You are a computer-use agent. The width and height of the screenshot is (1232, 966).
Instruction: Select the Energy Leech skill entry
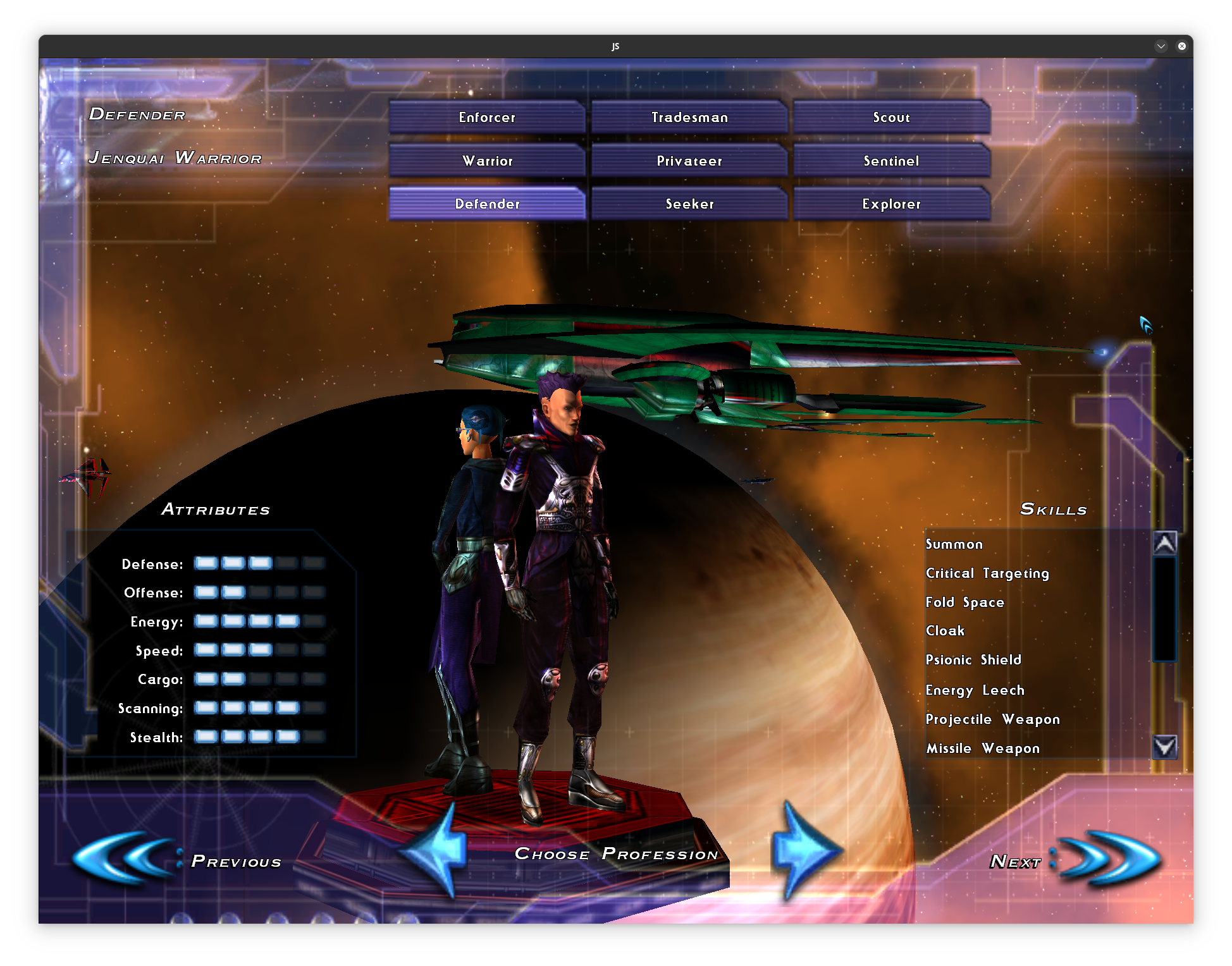(x=975, y=690)
